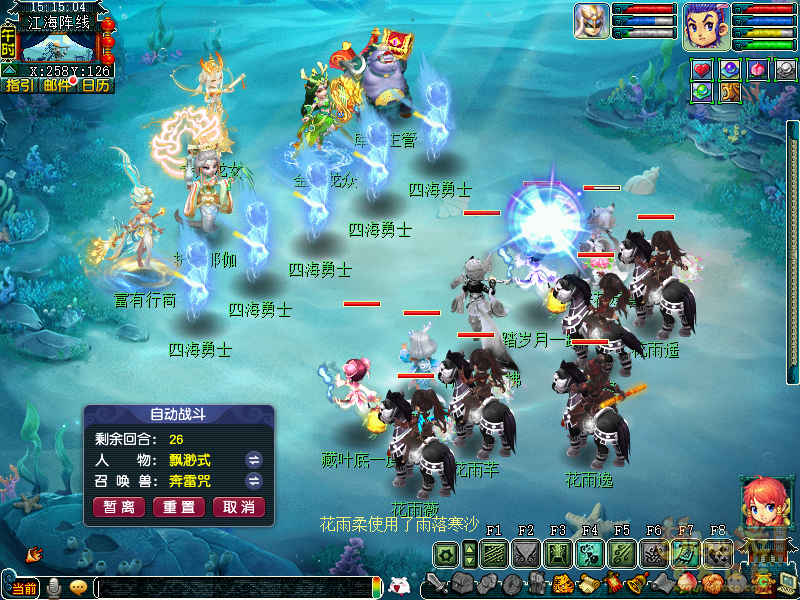Click the red heart buff icon
The height and width of the screenshot is (600, 800).
point(703,69)
